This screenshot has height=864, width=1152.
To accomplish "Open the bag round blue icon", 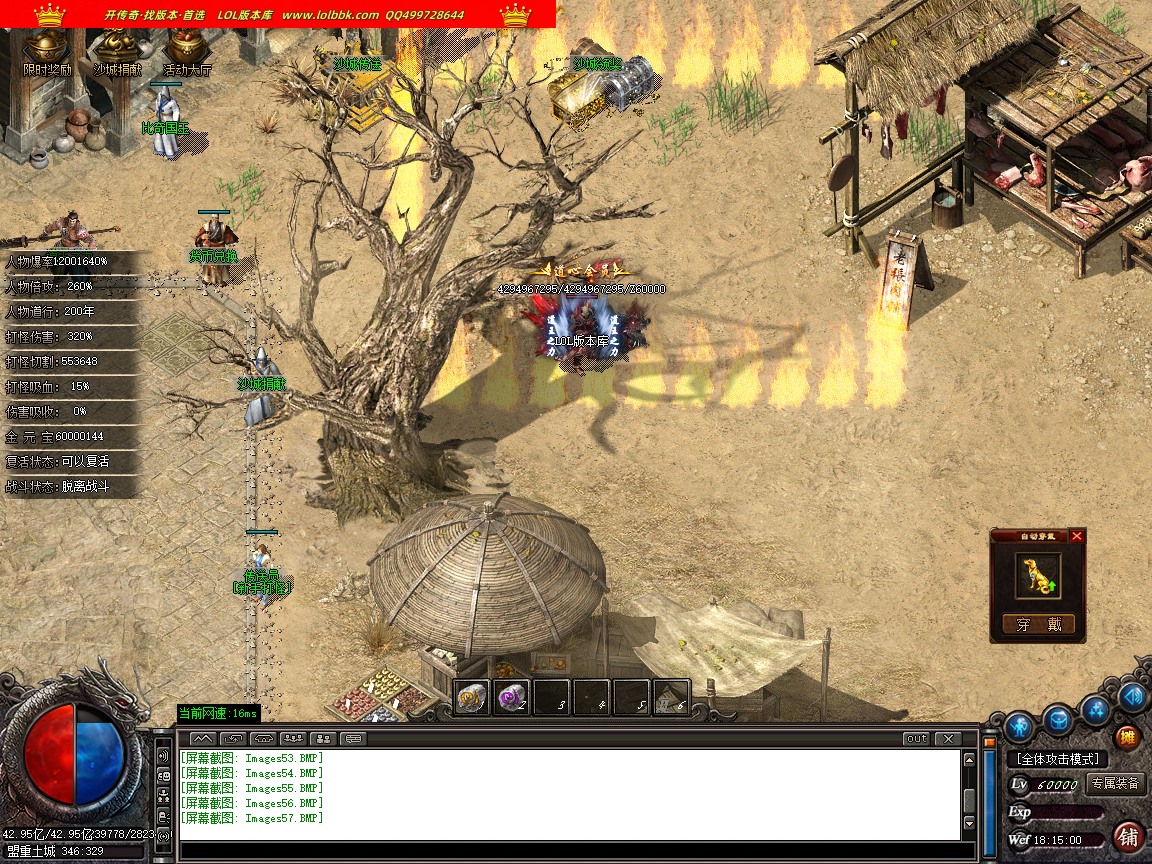I will click(x=1058, y=717).
